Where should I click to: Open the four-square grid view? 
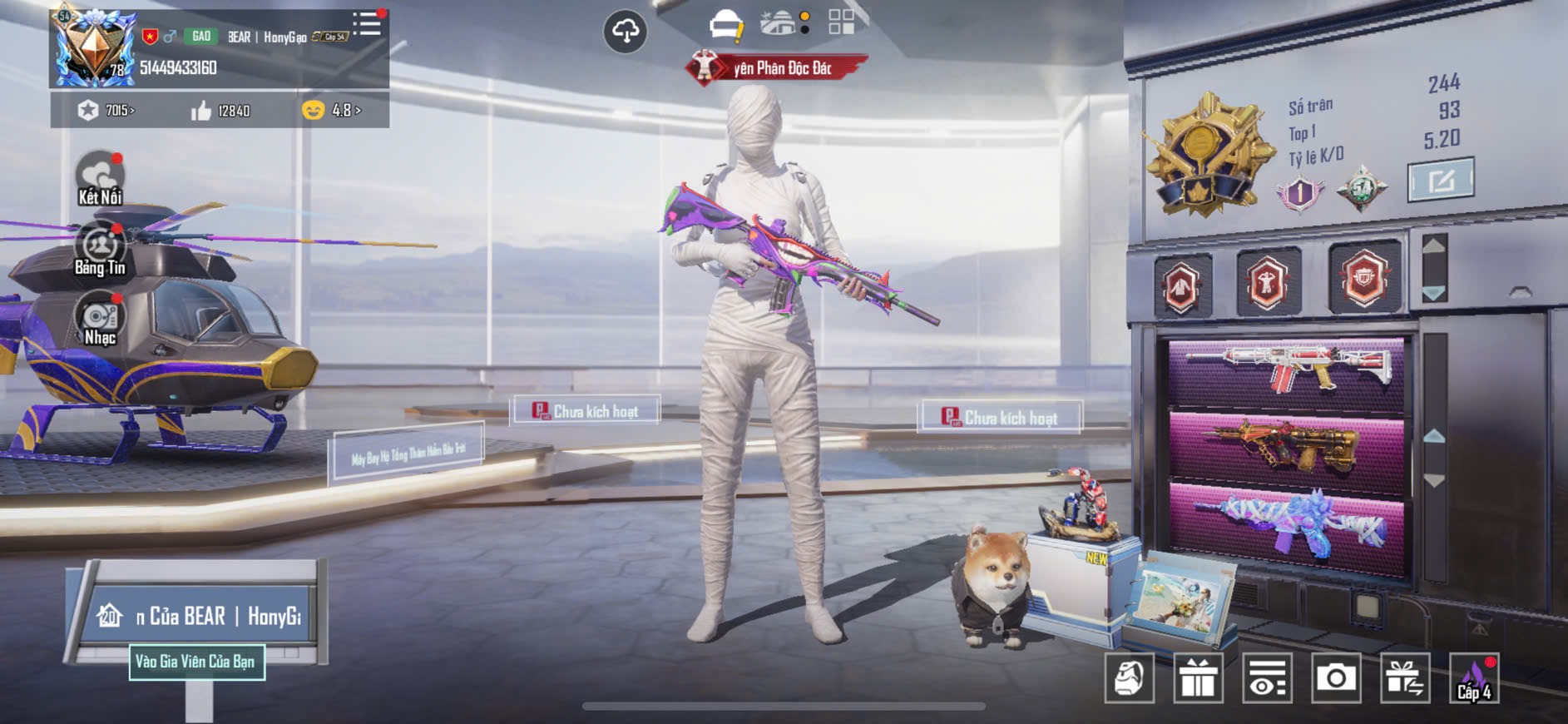point(841,22)
